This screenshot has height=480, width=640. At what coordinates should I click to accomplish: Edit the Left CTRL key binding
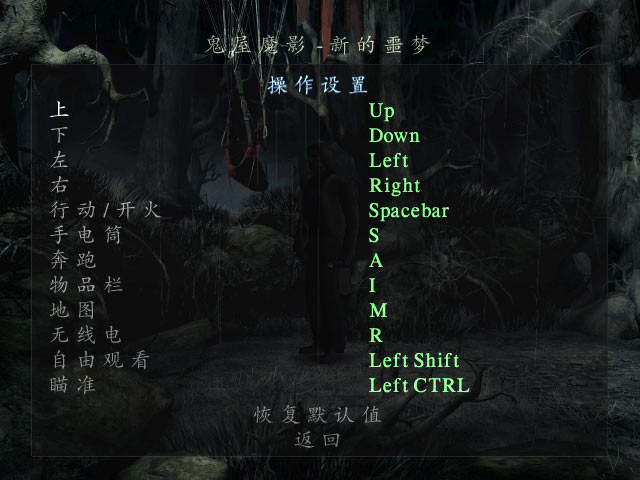pos(418,386)
